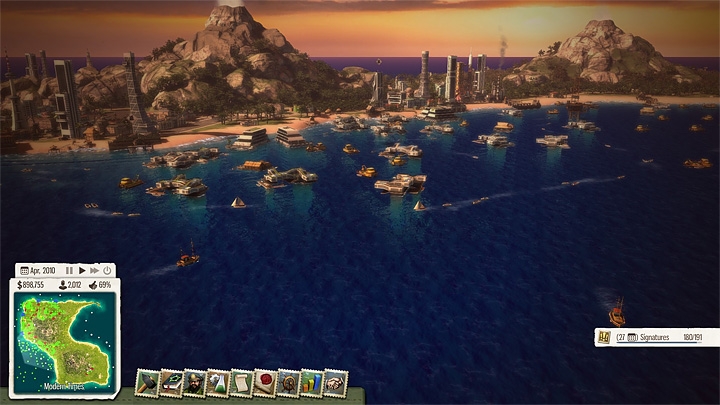Open the handshake diplomacy stamp
Screen dimensions: 720x405
point(336,382)
